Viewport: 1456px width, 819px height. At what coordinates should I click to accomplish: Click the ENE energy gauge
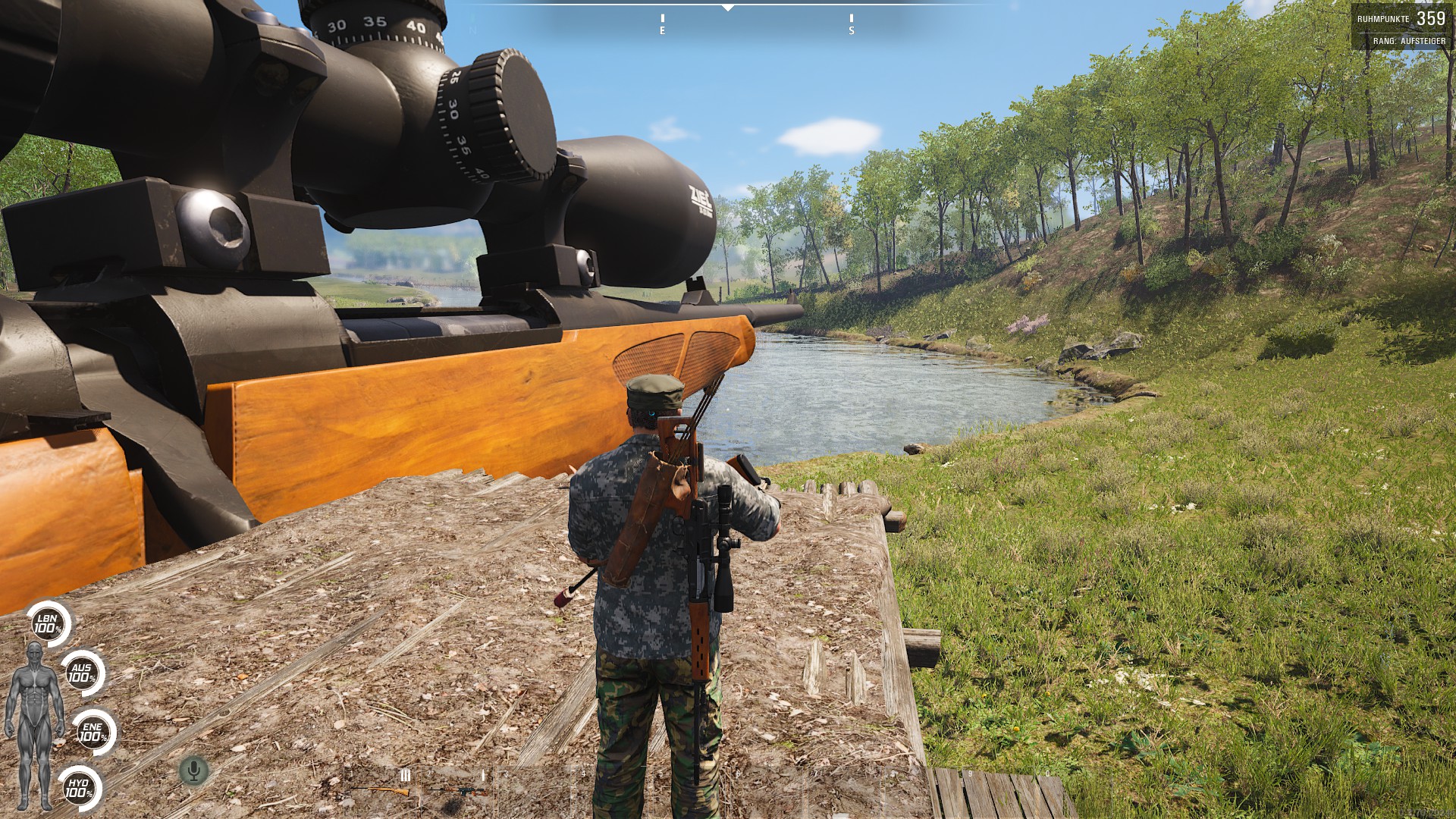coord(93,733)
